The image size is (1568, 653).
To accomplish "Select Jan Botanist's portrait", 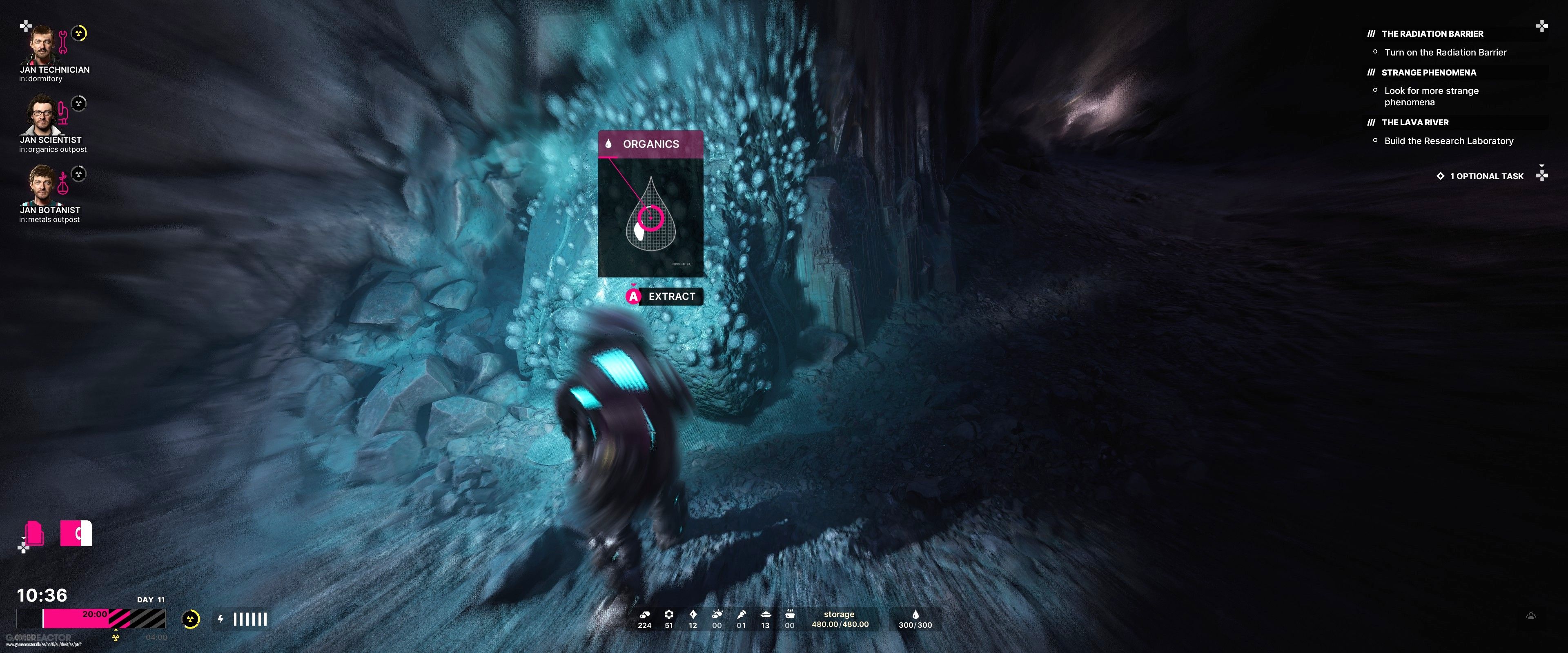I will [41, 186].
